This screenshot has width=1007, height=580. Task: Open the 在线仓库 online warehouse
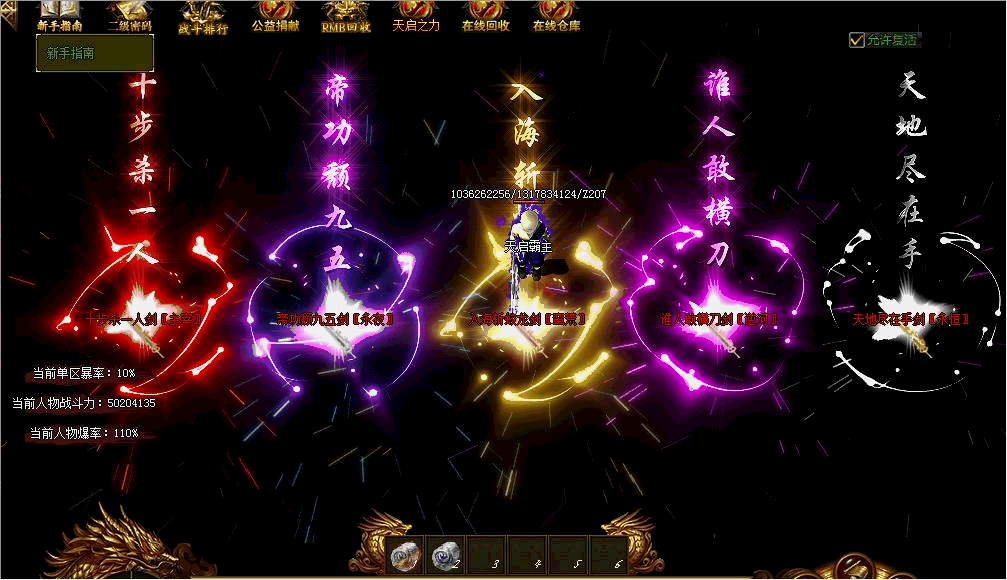[556, 17]
